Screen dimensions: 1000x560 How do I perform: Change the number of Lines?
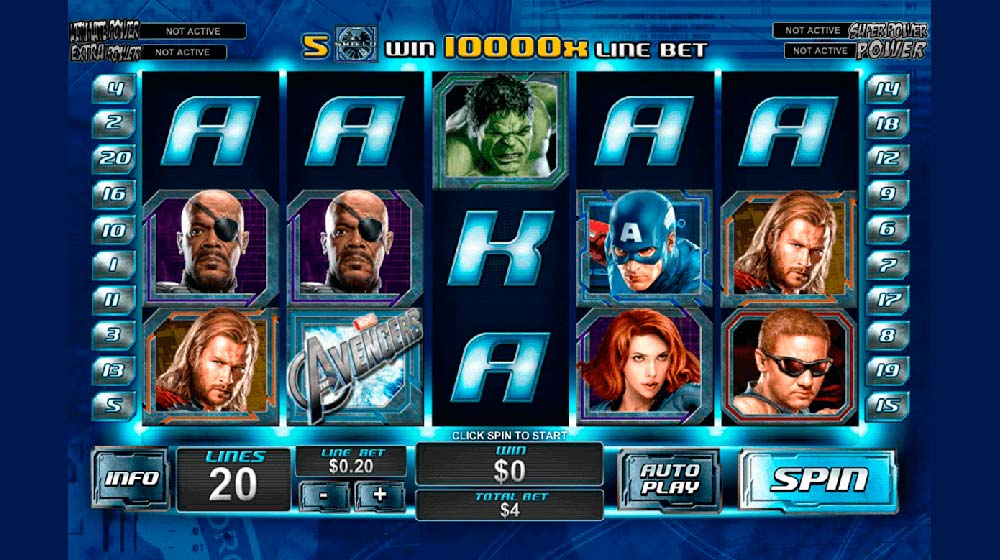tap(234, 478)
